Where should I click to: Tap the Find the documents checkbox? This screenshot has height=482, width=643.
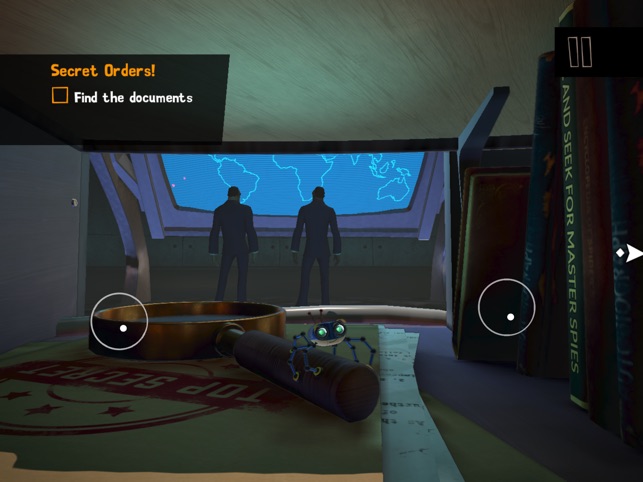coord(60,97)
